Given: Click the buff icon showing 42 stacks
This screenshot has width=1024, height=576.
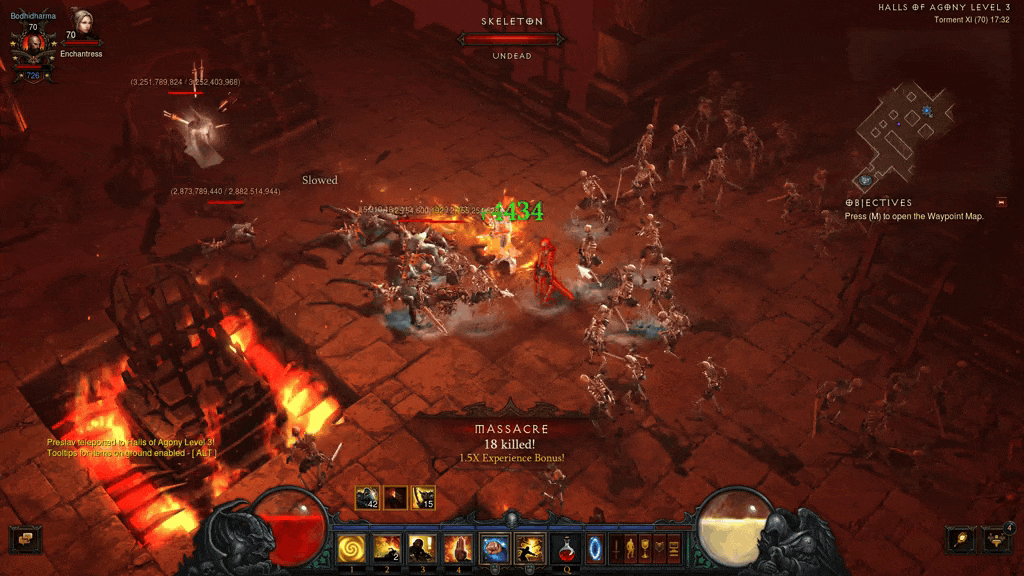Looking at the screenshot, I should point(367,497).
